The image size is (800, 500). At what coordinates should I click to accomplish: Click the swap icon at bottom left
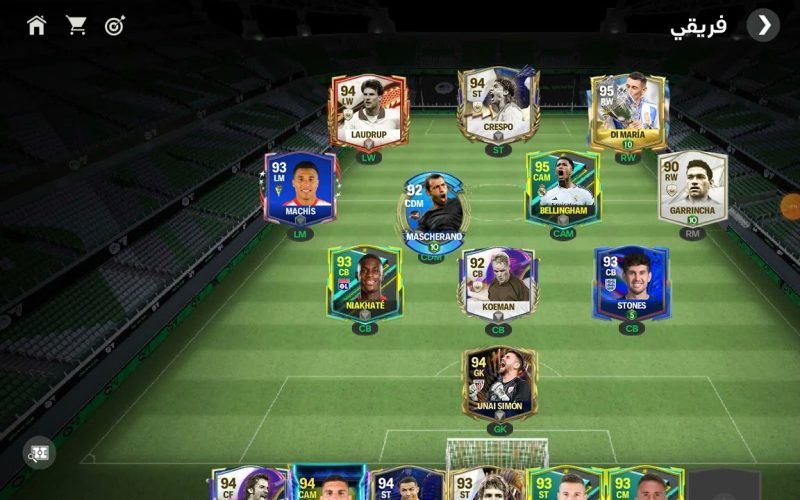coord(39,453)
